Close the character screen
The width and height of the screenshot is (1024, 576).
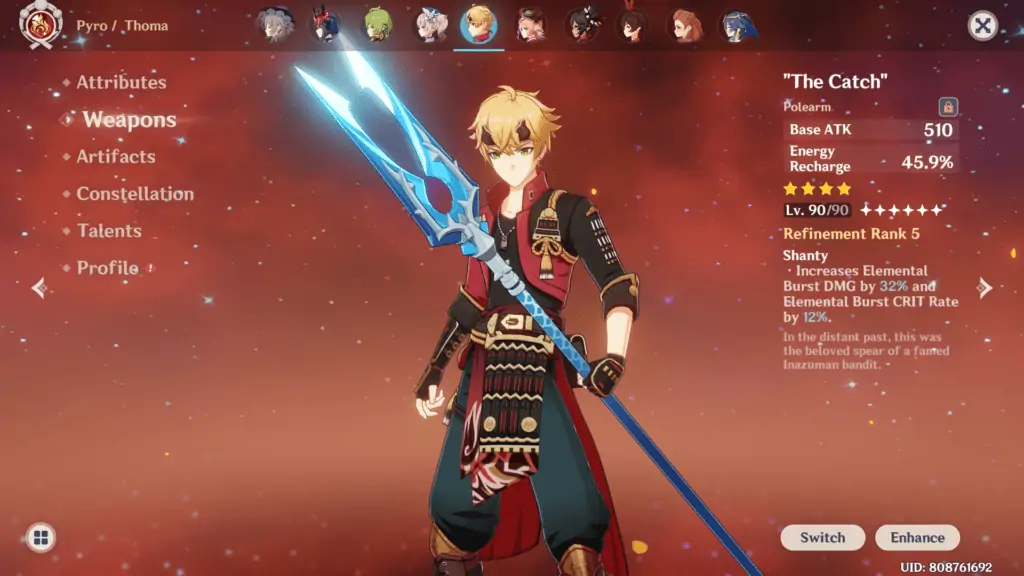click(x=983, y=26)
